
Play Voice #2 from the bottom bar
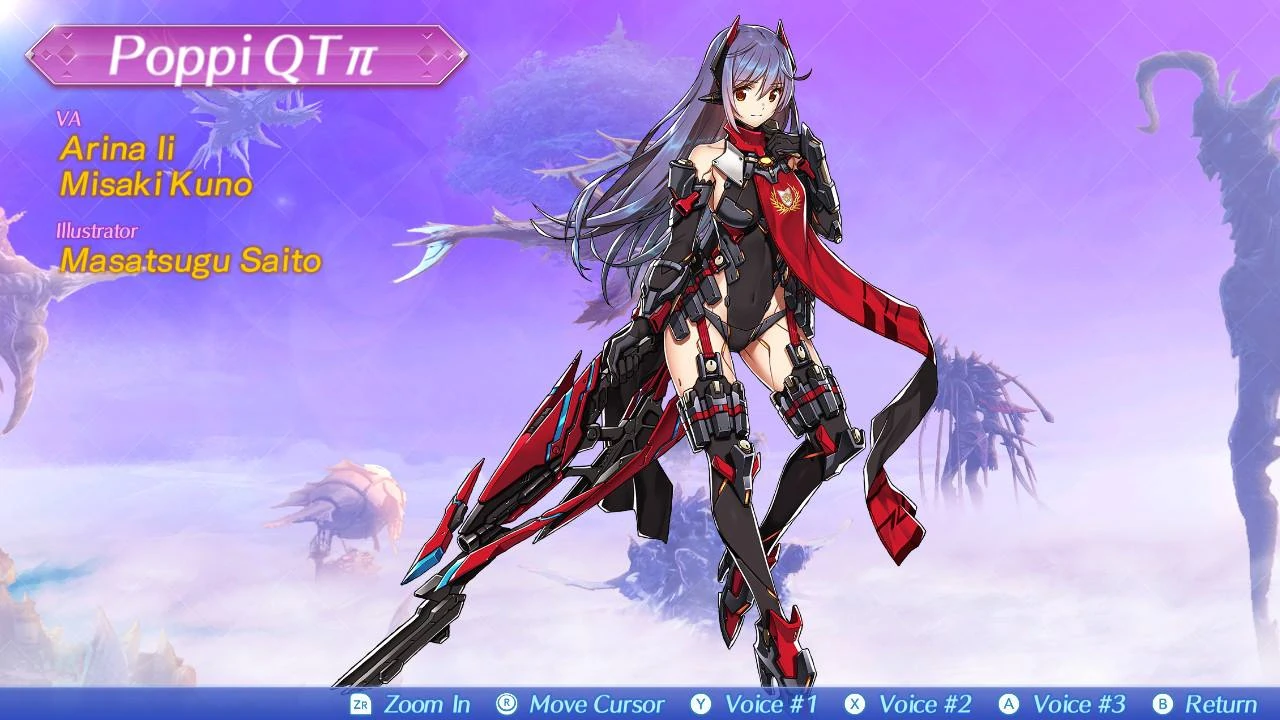point(926,705)
